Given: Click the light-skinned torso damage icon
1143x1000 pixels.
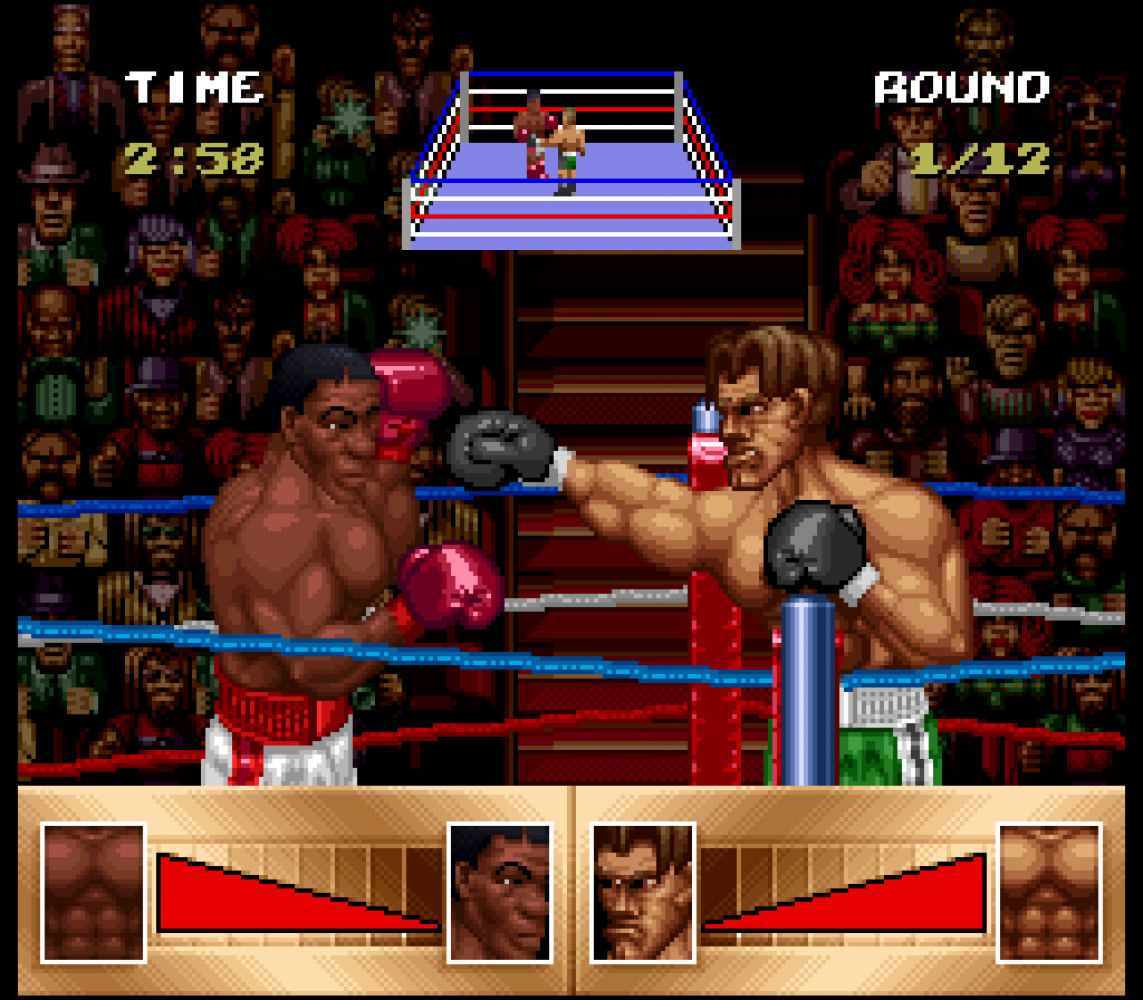Looking at the screenshot, I should coord(1049,892).
